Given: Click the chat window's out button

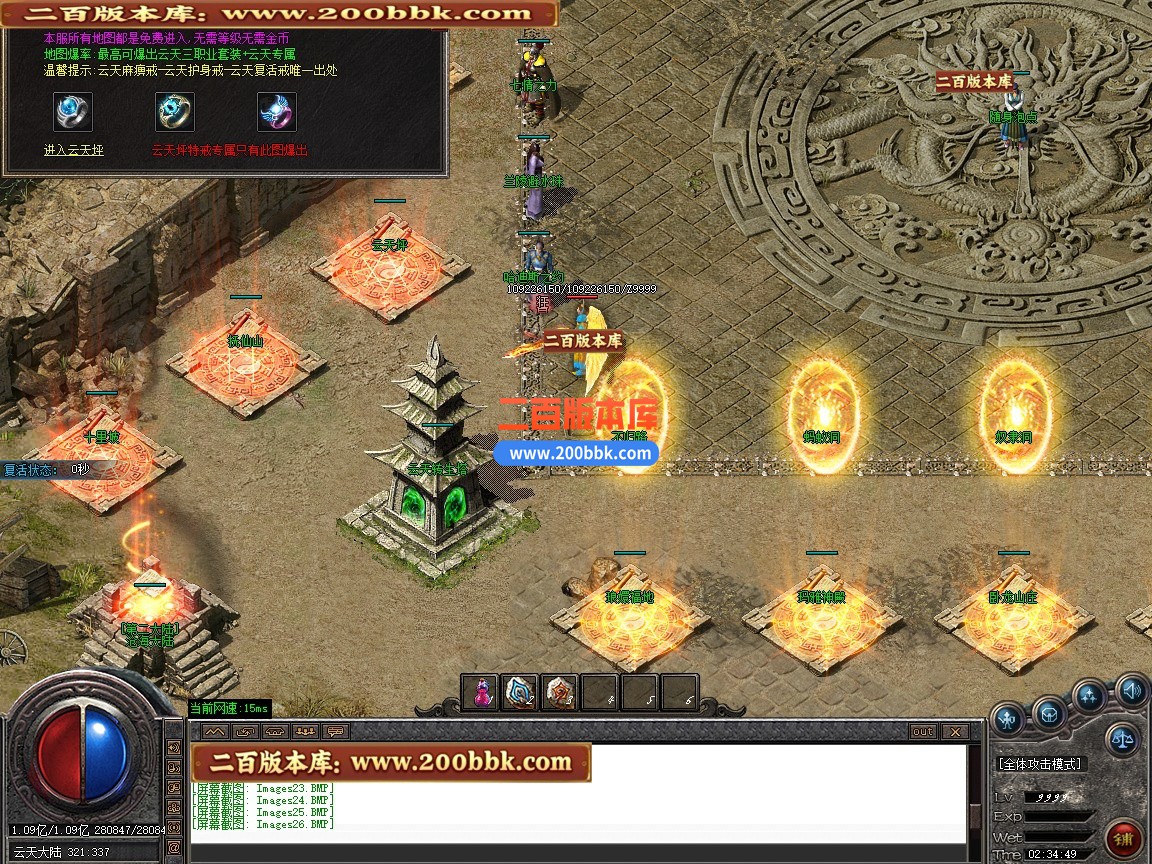Looking at the screenshot, I should tap(923, 732).
